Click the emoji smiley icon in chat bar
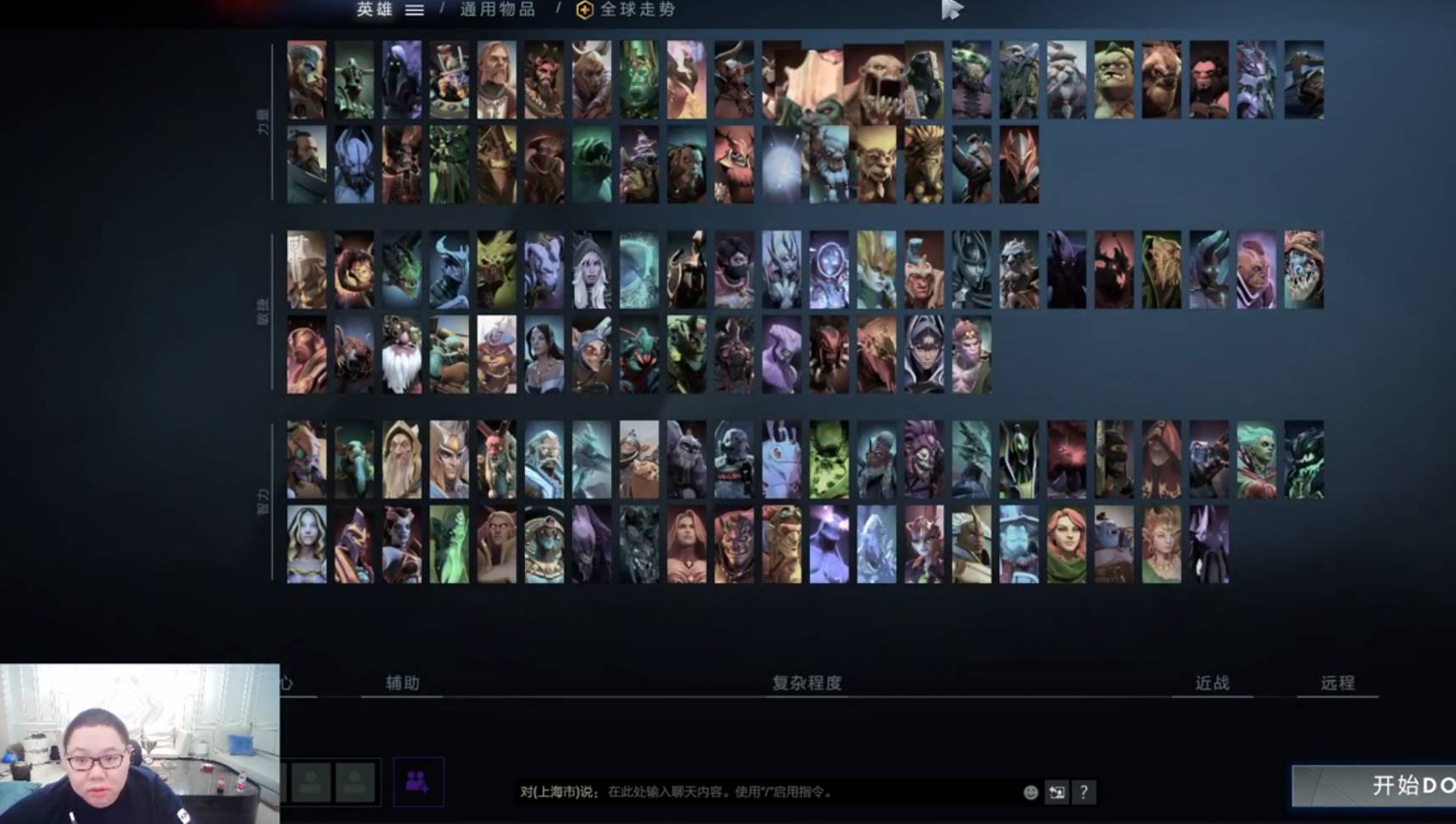 coord(1030,793)
